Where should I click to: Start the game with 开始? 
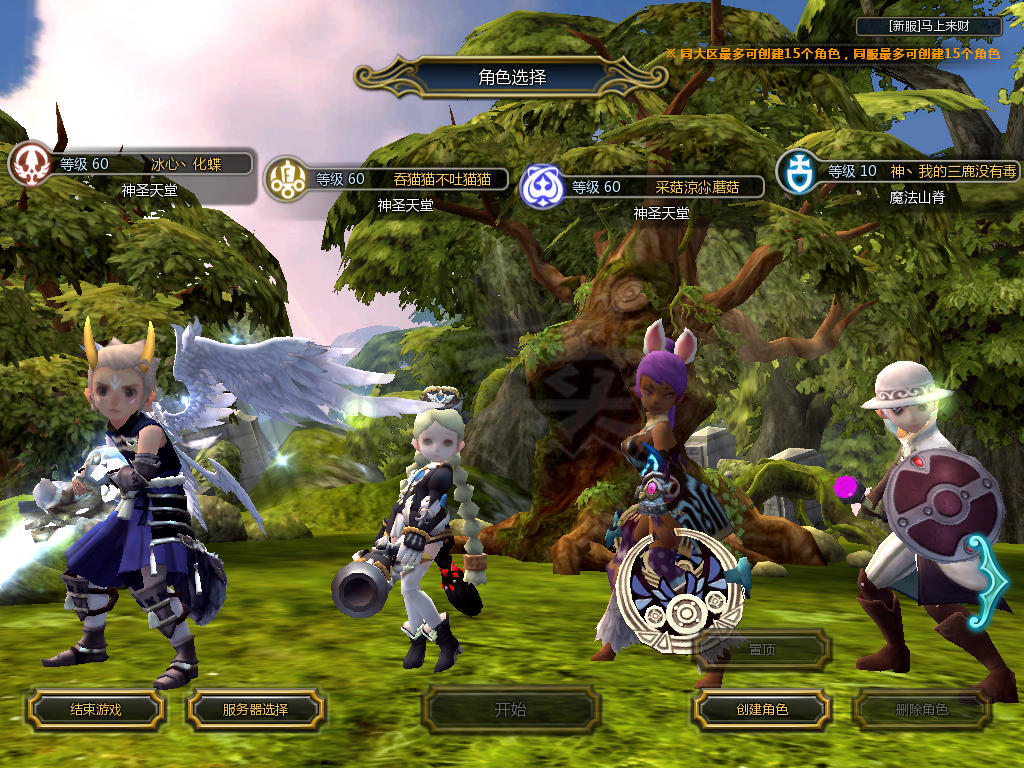click(x=510, y=710)
